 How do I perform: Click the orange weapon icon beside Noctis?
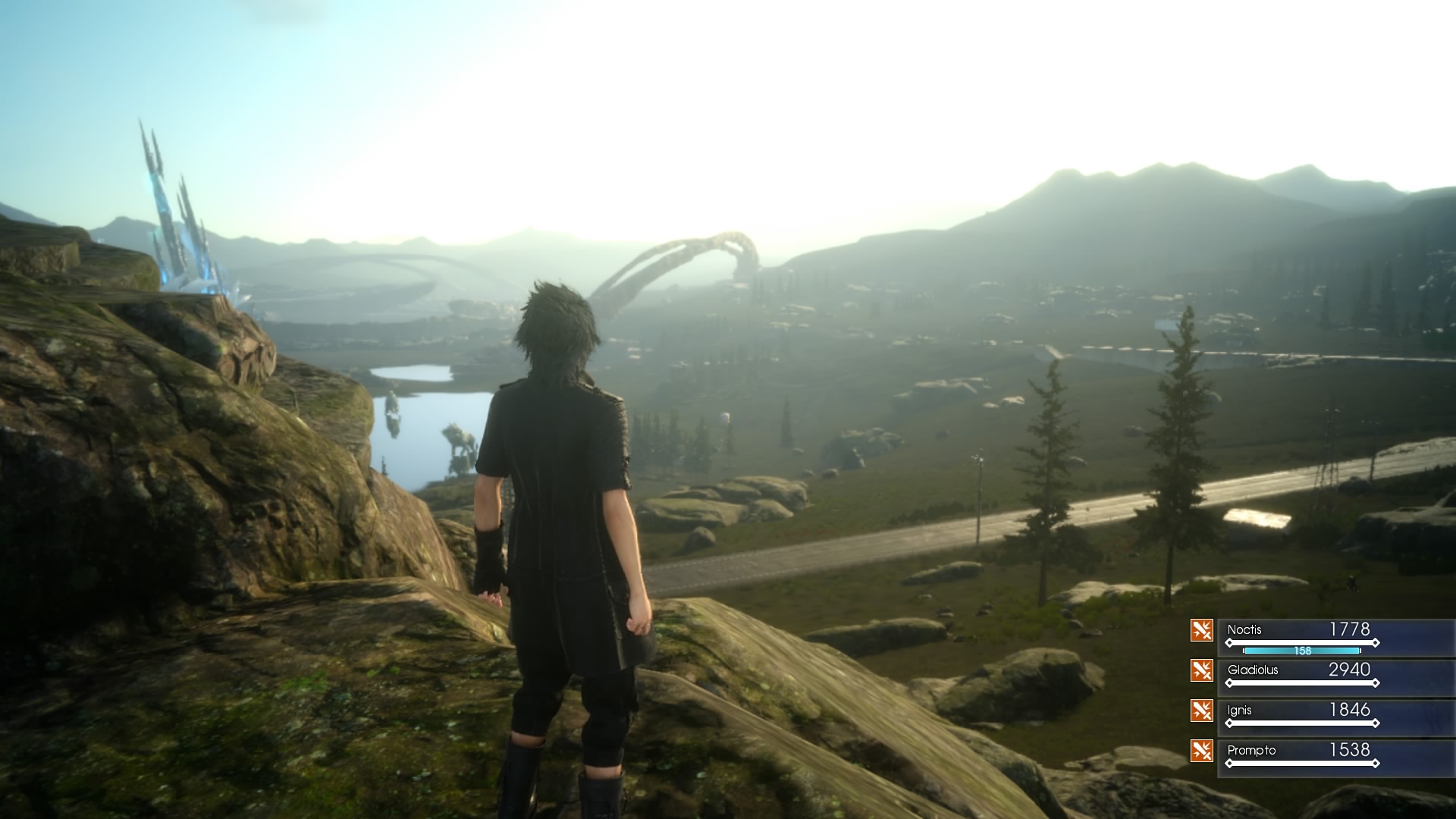click(x=1201, y=630)
